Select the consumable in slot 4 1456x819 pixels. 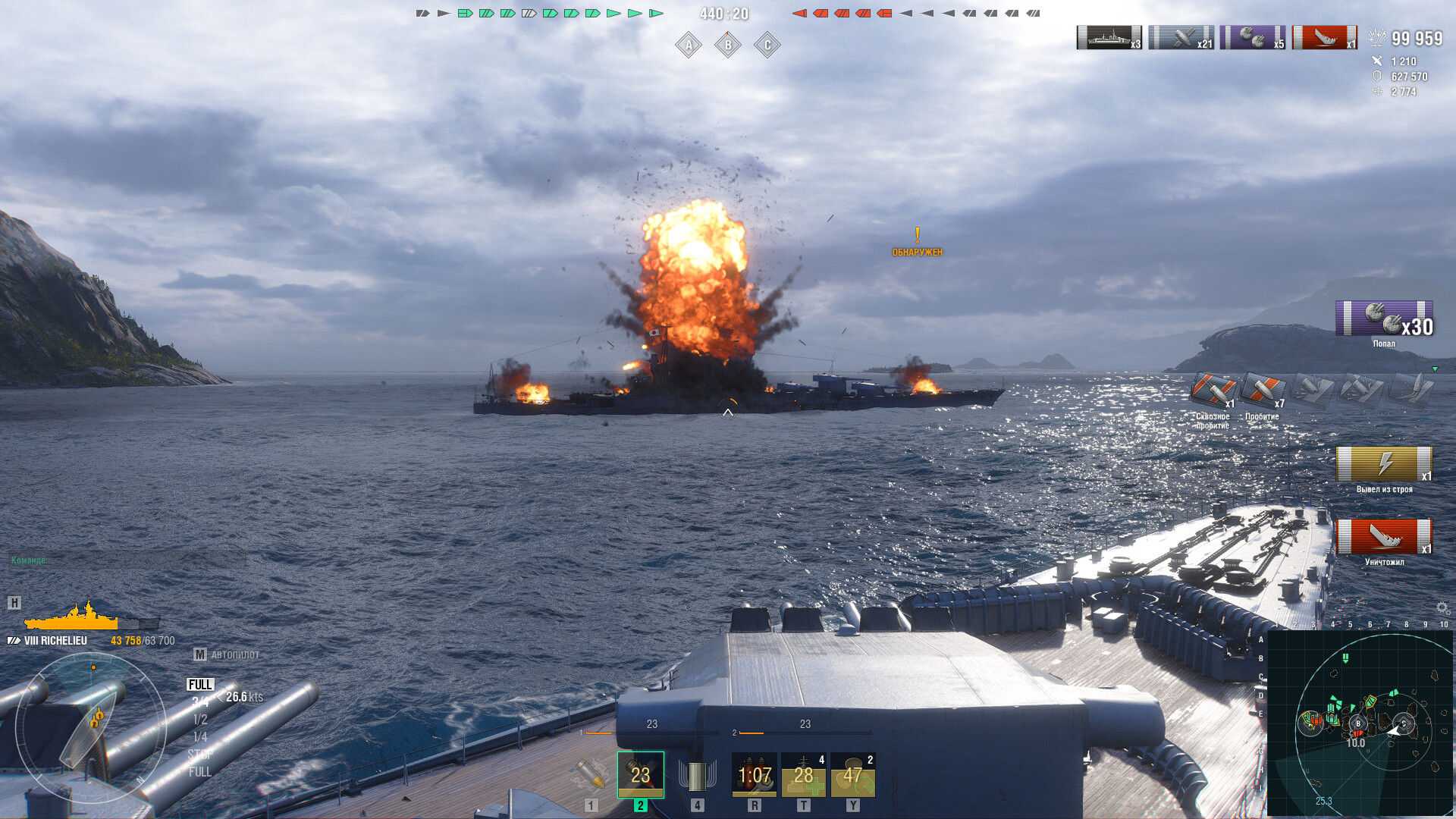point(698,776)
